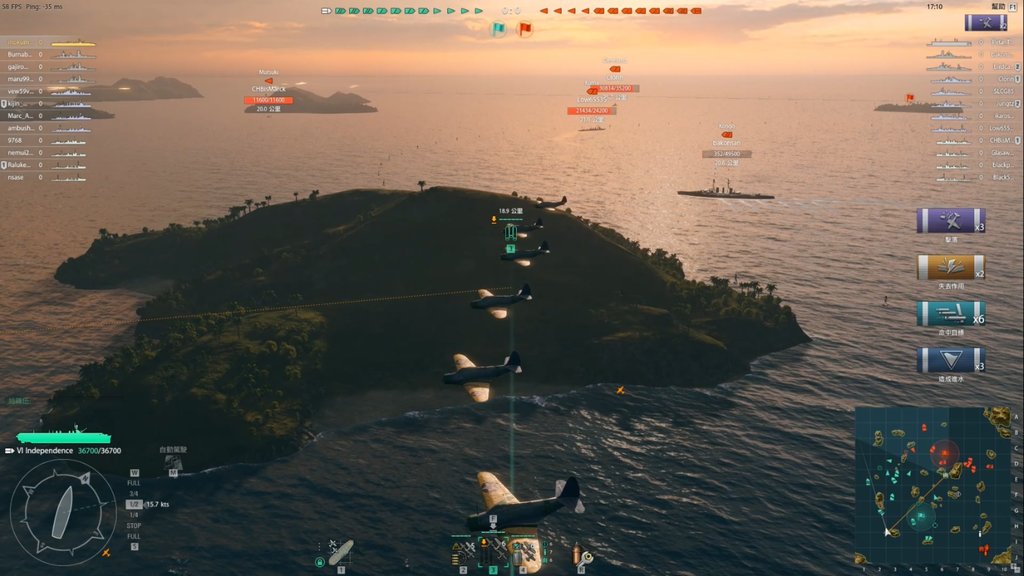This screenshot has height=576, width=1024.
Task: Set engine telegraph to STOP
Action: pos(134,525)
